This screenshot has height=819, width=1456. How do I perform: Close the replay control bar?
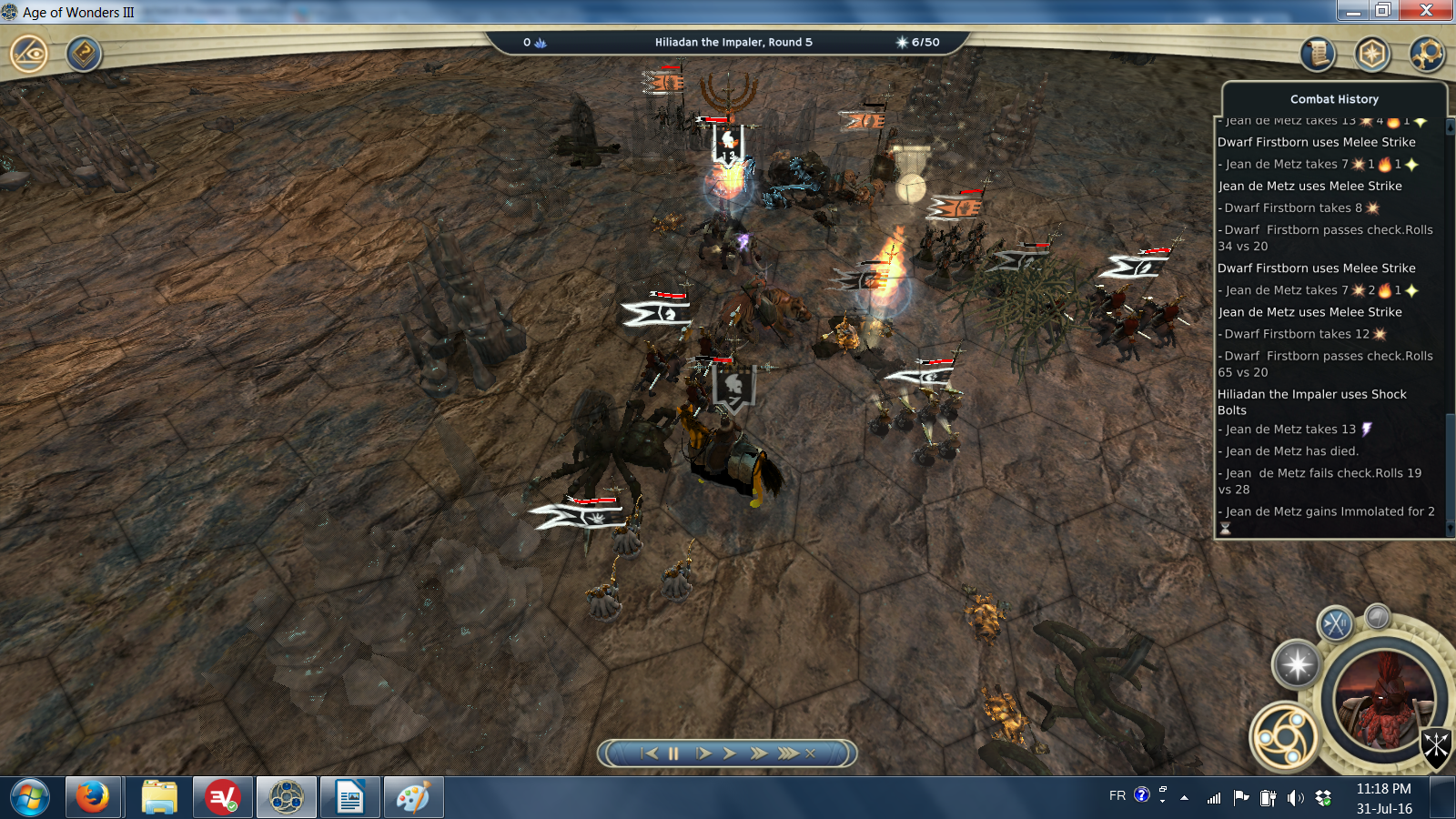point(810,753)
